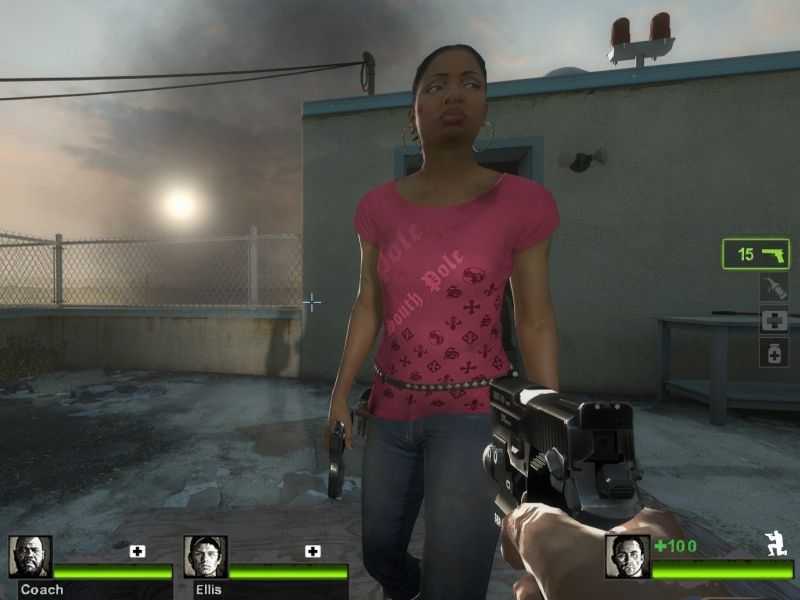Click Ellis's teammate portrait
Image resolution: width=800 pixels, height=600 pixels.
(x=205, y=557)
